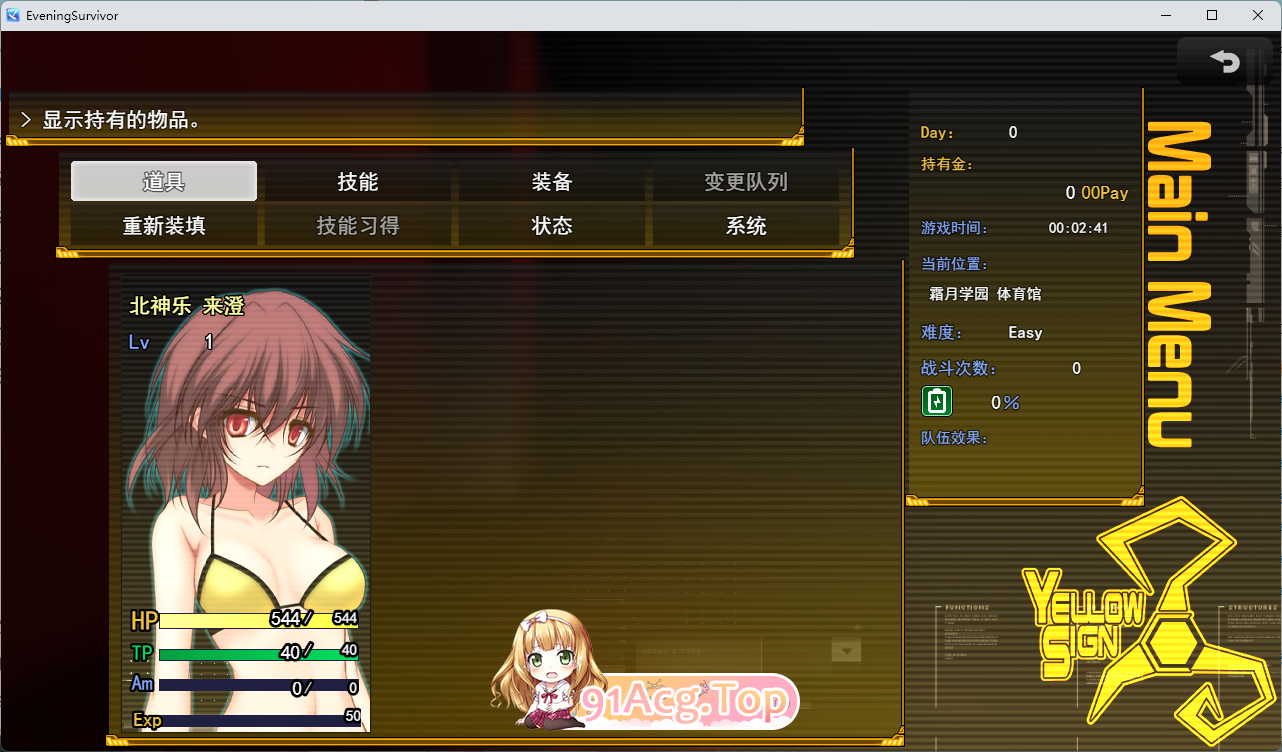Click the greyed-out 变更队列 option
Screen dimensions: 1282x752
(x=747, y=181)
